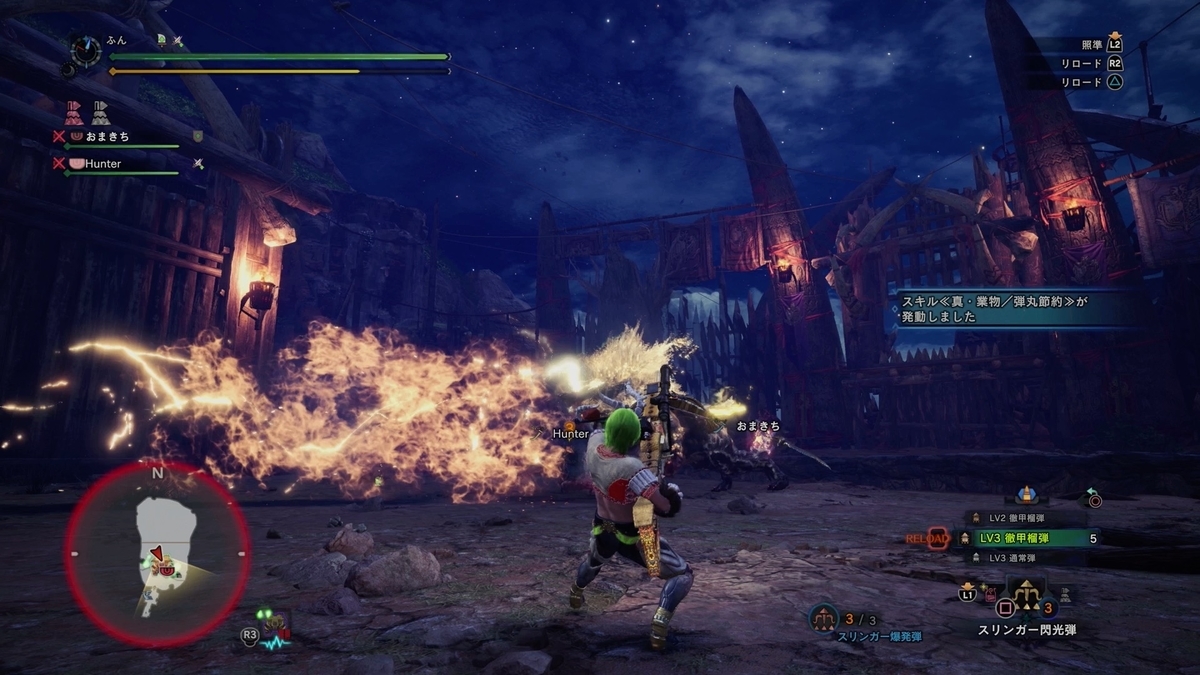Click the quest timer clock icon
Viewport: 1200px width, 675px height.
(x=86, y=50)
